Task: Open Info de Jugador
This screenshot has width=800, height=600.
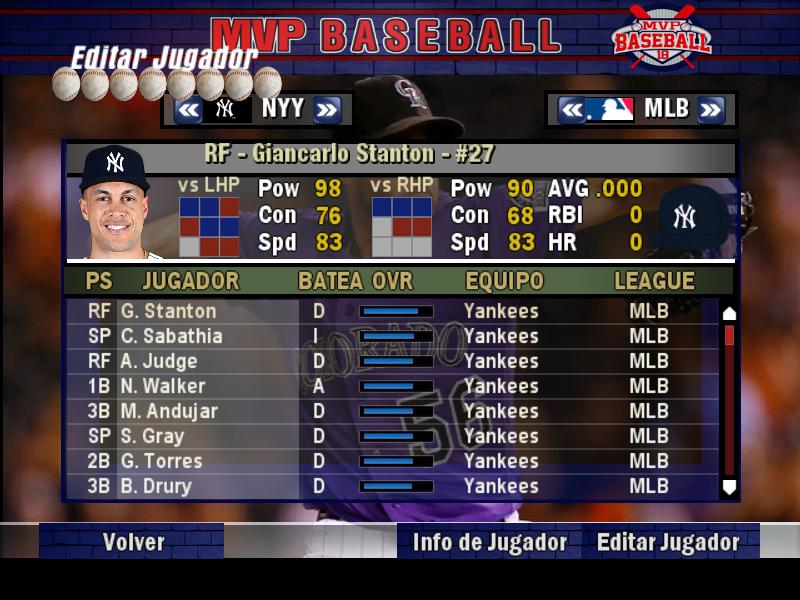Action: pos(489,542)
